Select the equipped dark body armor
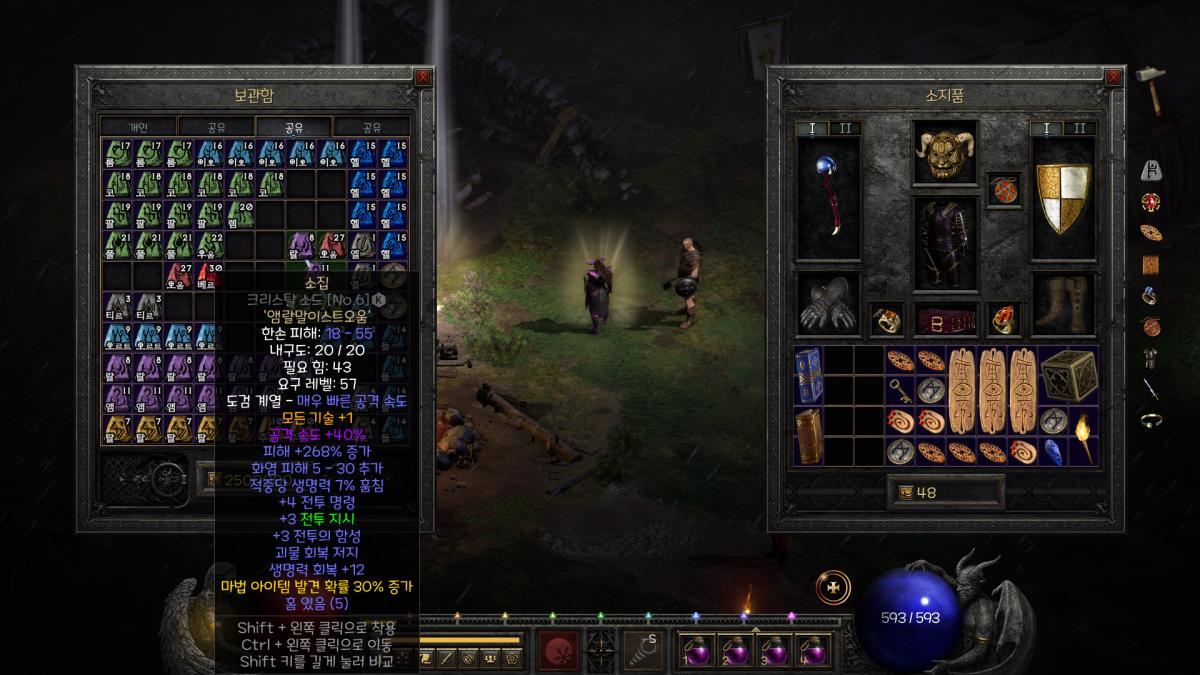1200x675 pixels. pos(945,241)
